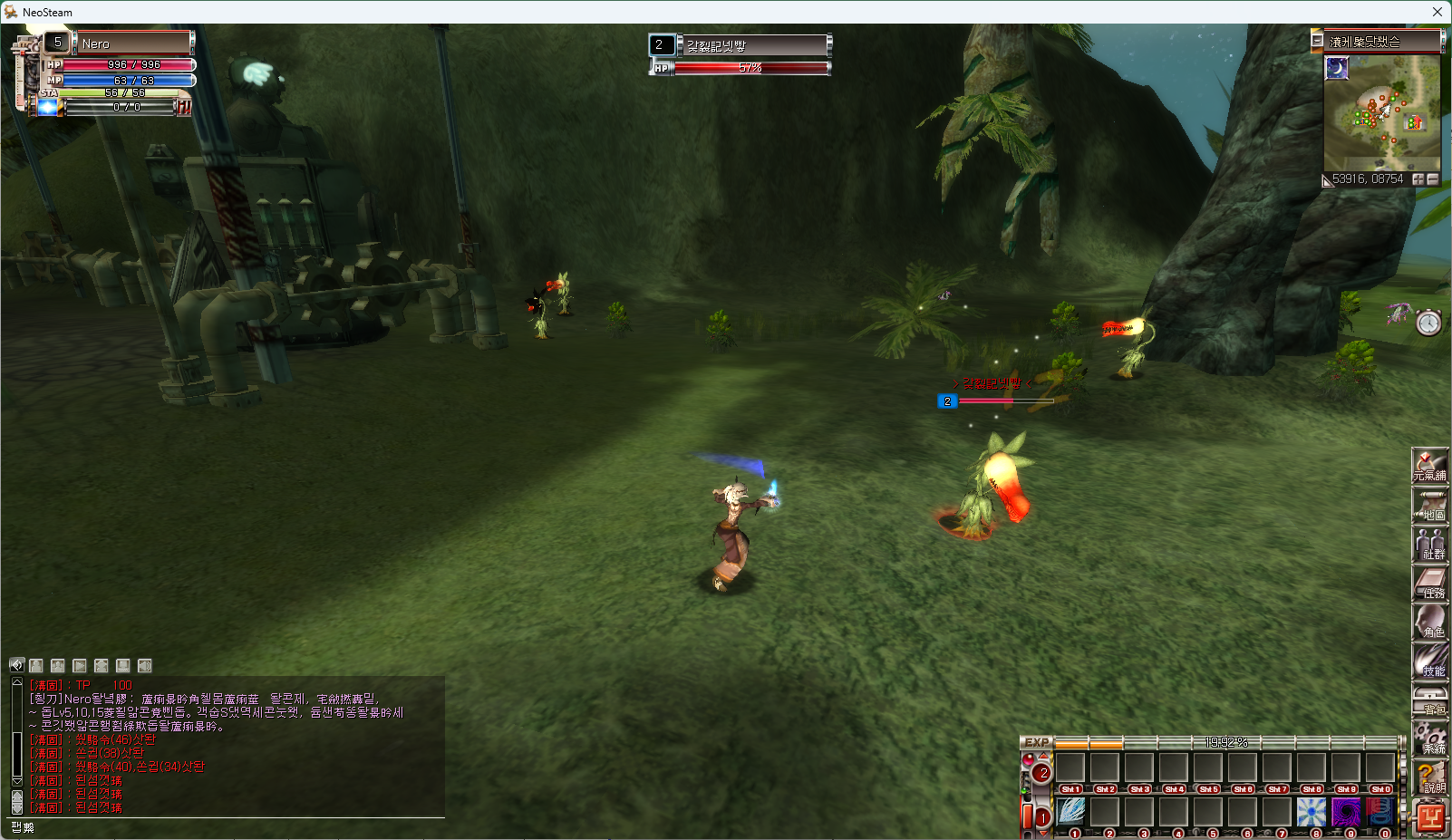This screenshot has height=840, width=1452.
Task: Zoom in the minimap with plus button
Action: pos(1418,179)
